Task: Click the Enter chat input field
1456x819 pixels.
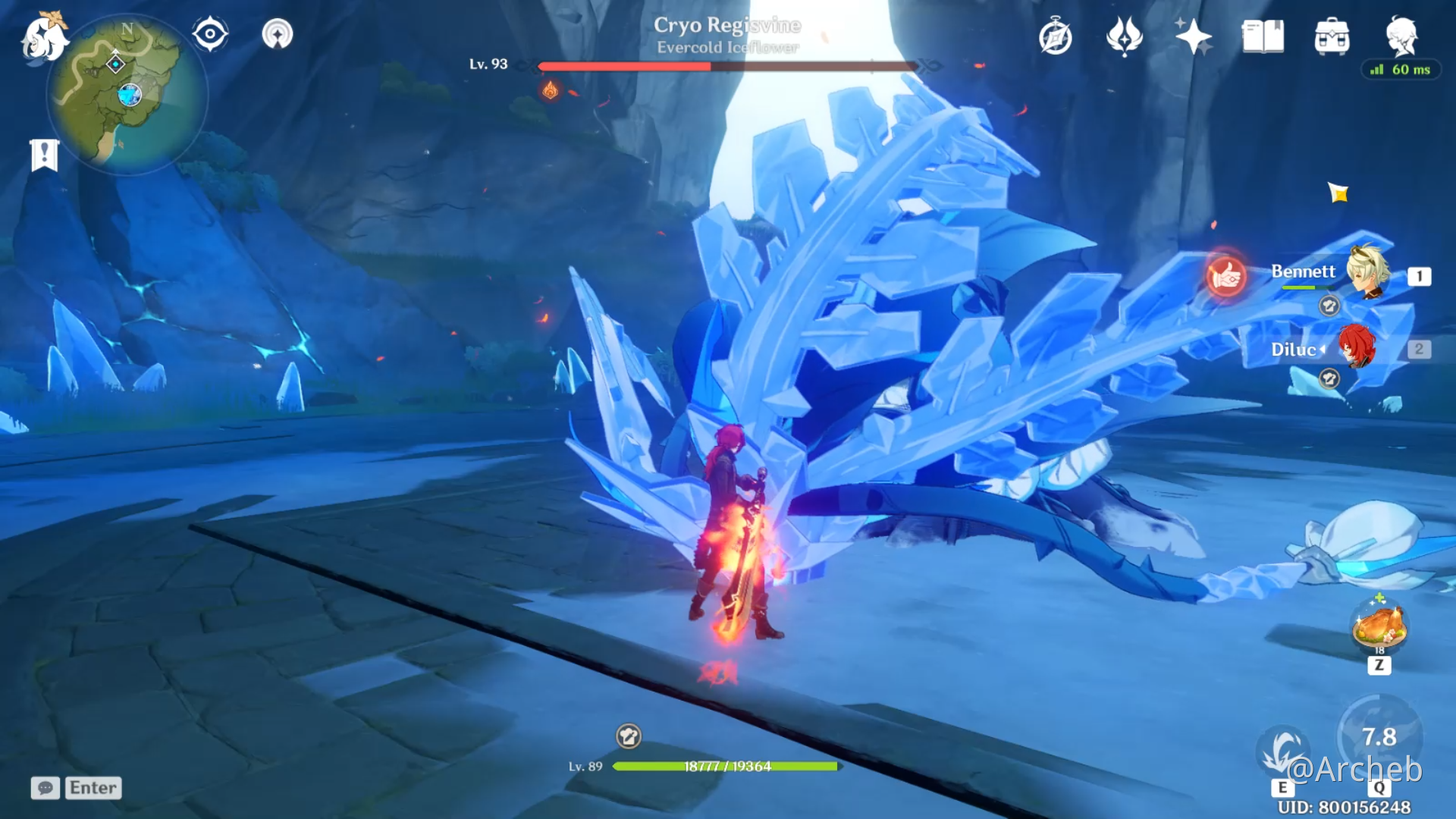Action: click(93, 789)
